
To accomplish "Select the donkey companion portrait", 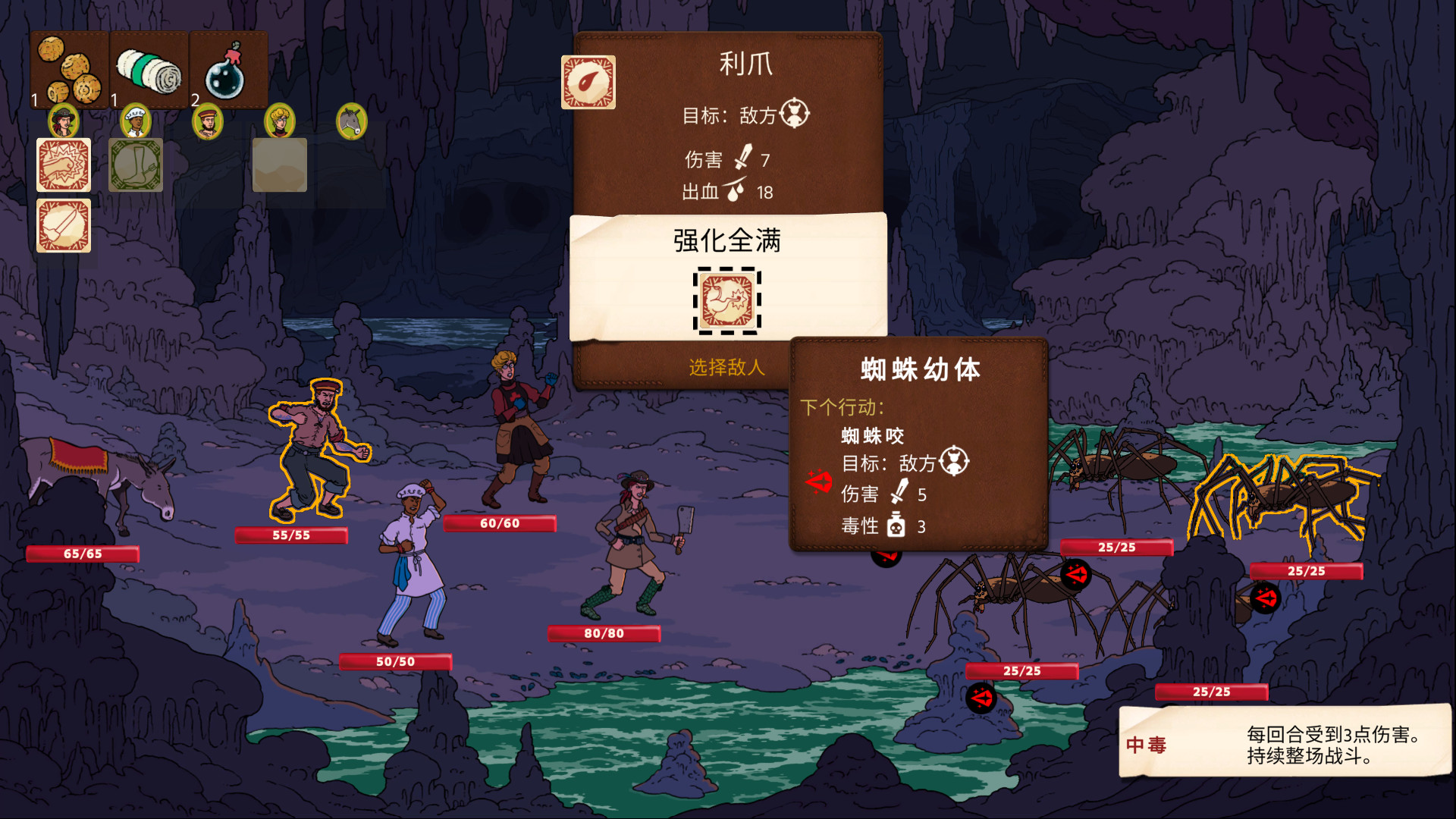I will tap(350, 121).
